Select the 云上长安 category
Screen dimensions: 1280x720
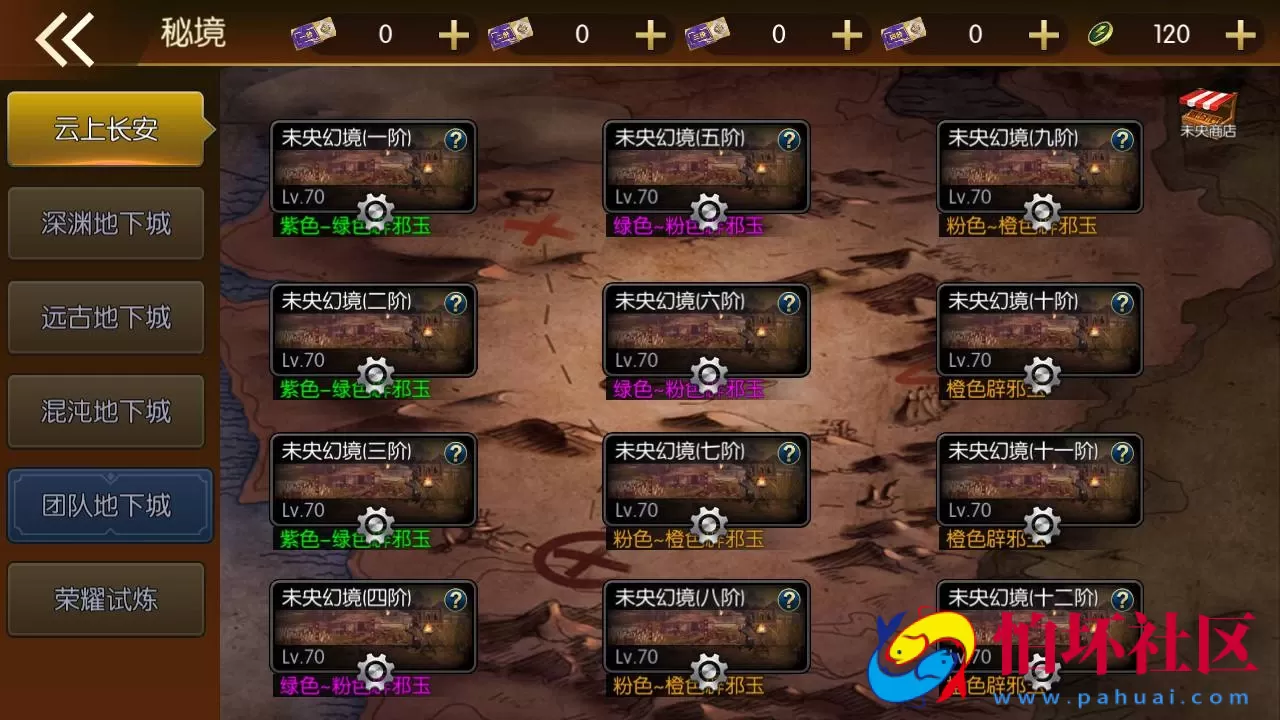(105, 128)
